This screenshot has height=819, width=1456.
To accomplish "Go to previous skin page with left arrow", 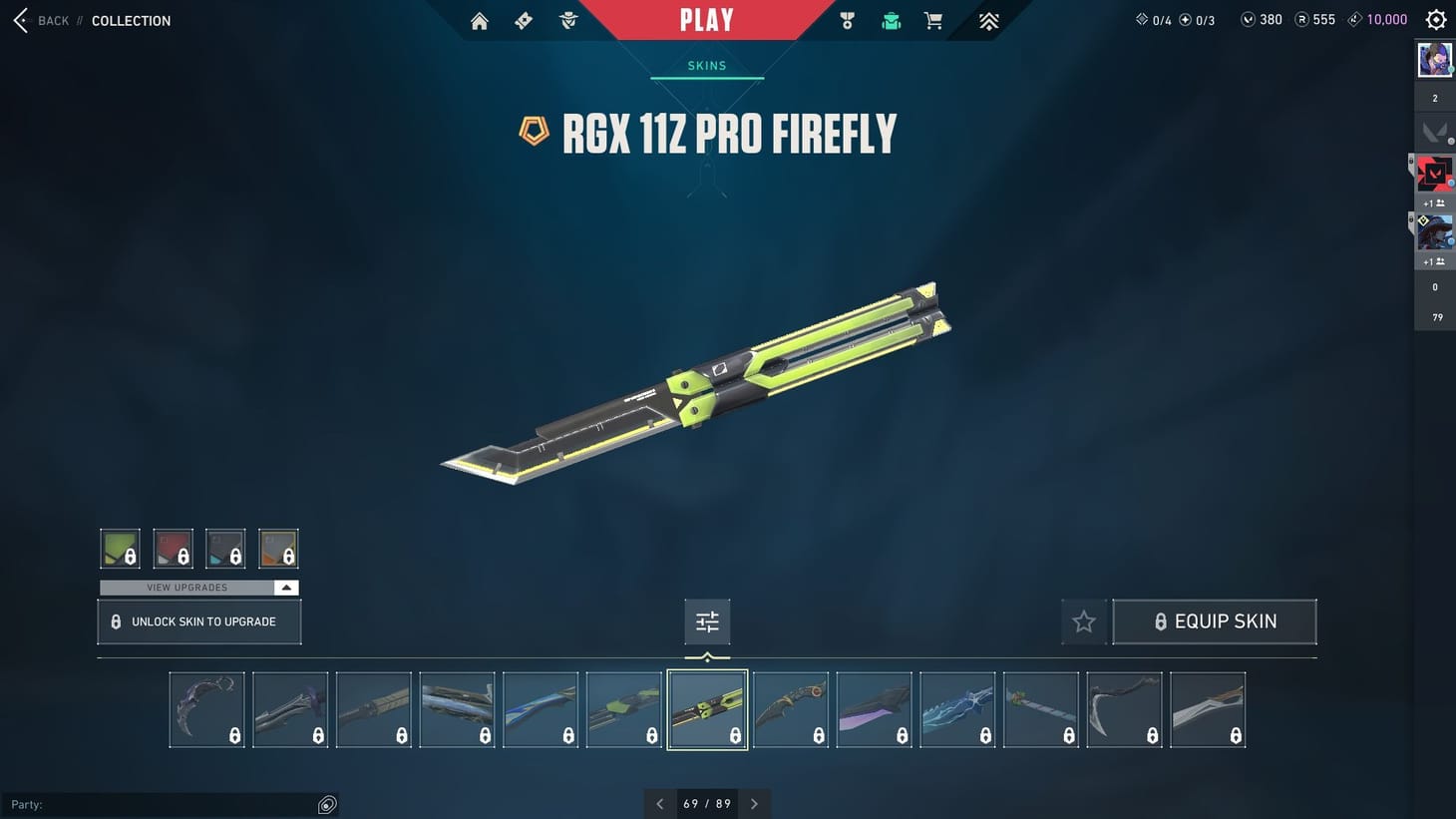I will [x=660, y=803].
